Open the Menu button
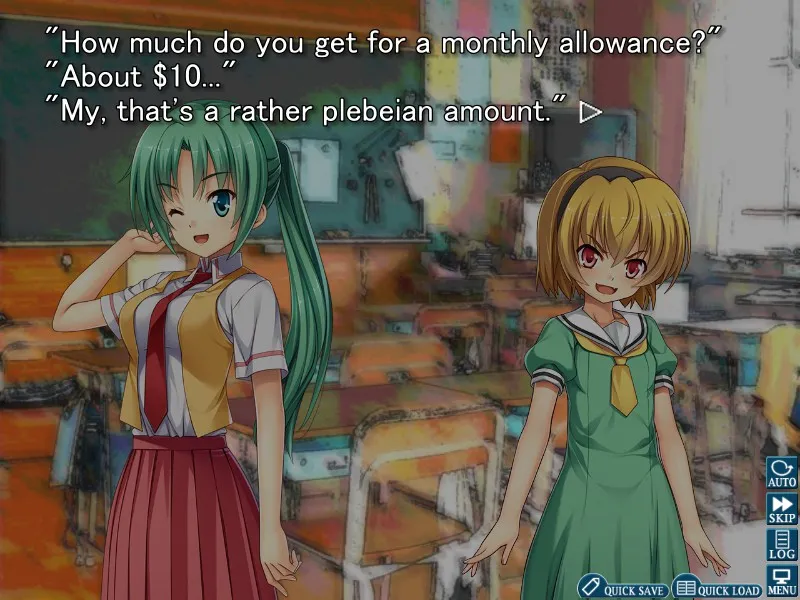 pos(781,580)
